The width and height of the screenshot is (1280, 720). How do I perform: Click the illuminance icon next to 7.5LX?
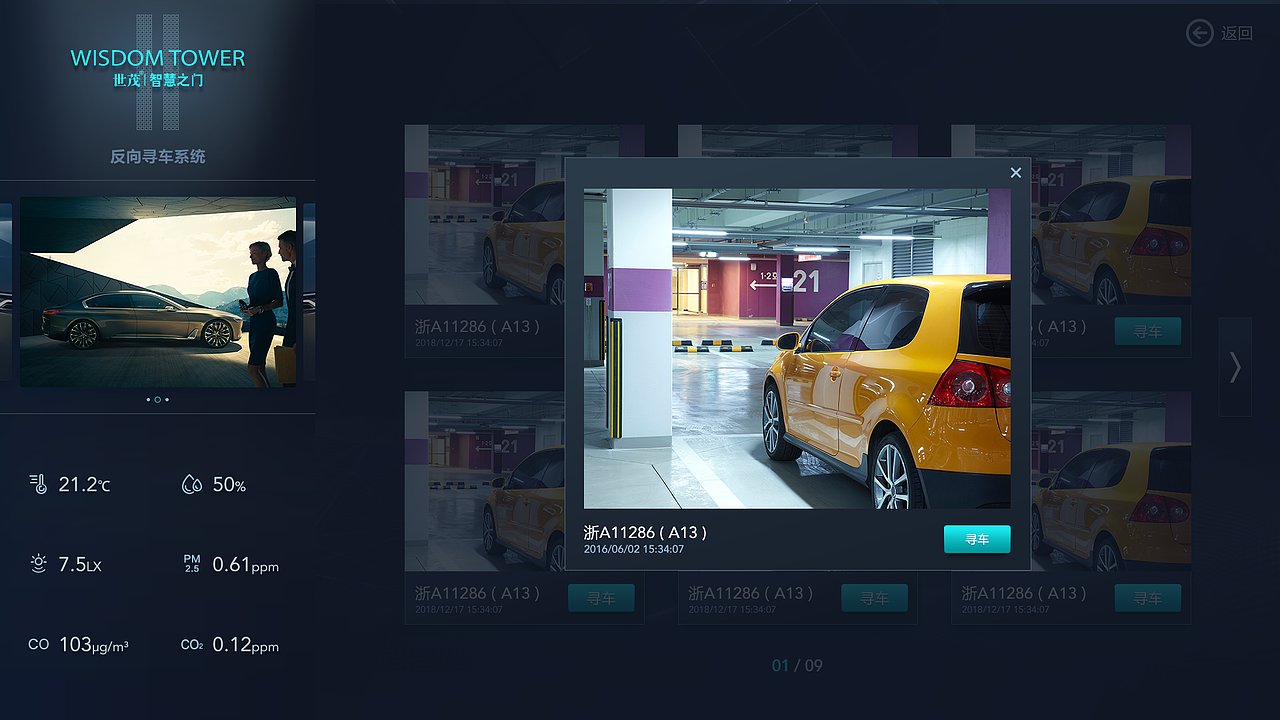pyautogui.click(x=38, y=564)
